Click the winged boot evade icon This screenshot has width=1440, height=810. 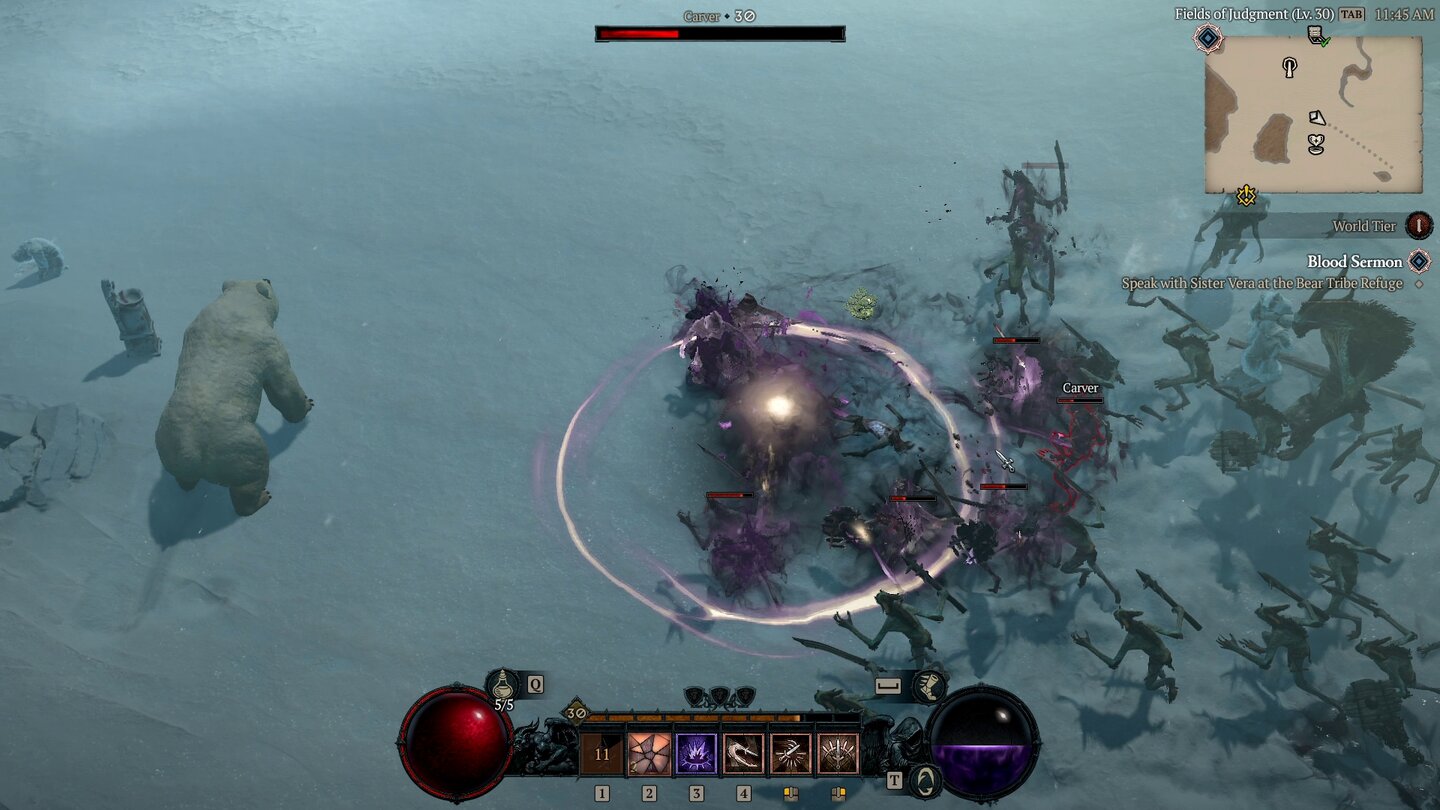tap(929, 686)
